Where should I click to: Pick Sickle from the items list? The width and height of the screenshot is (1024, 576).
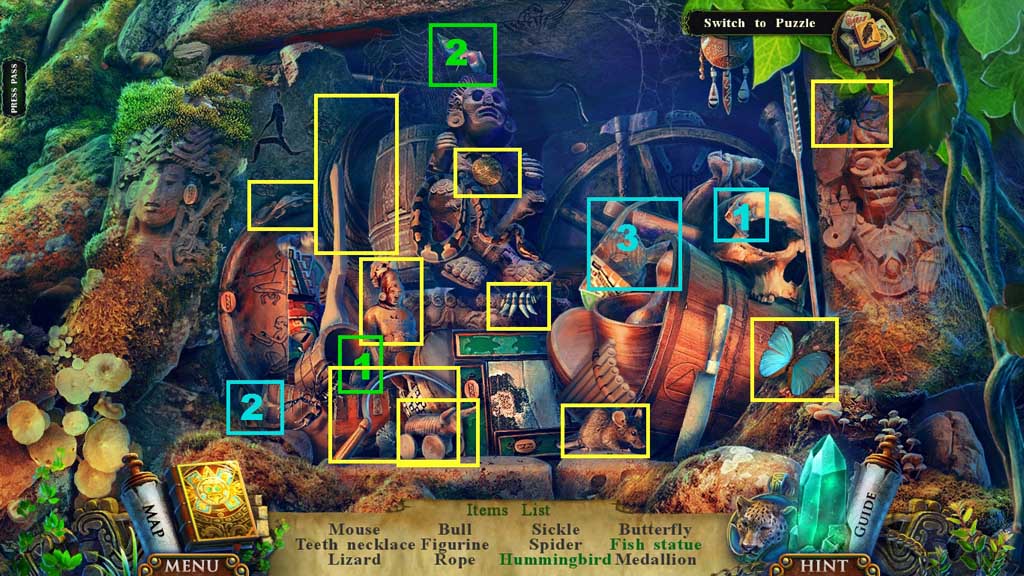click(x=555, y=529)
